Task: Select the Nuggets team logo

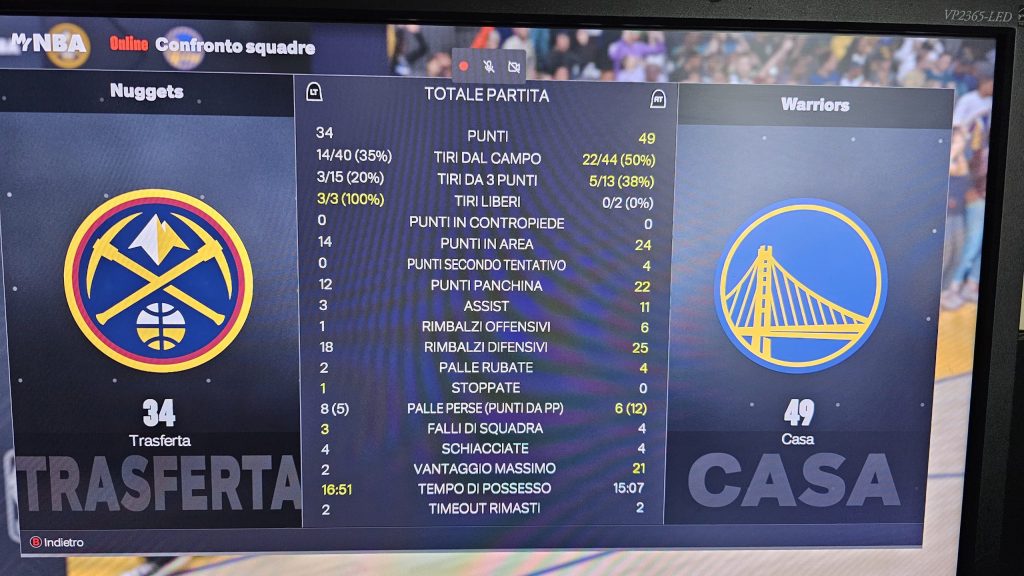Action: pyautogui.click(x=158, y=280)
